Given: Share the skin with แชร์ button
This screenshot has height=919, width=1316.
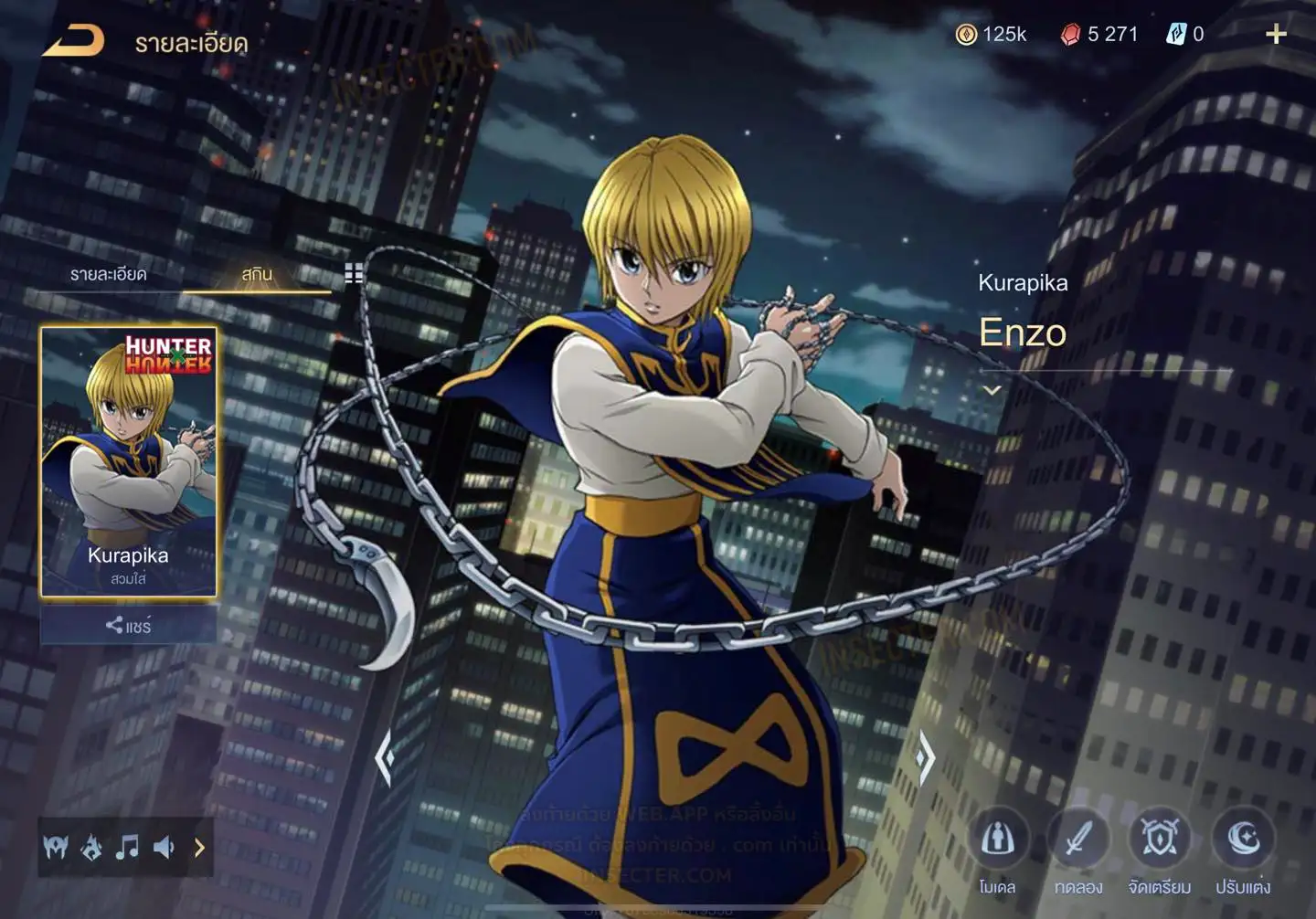Looking at the screenshot, I should click(128, 626).
